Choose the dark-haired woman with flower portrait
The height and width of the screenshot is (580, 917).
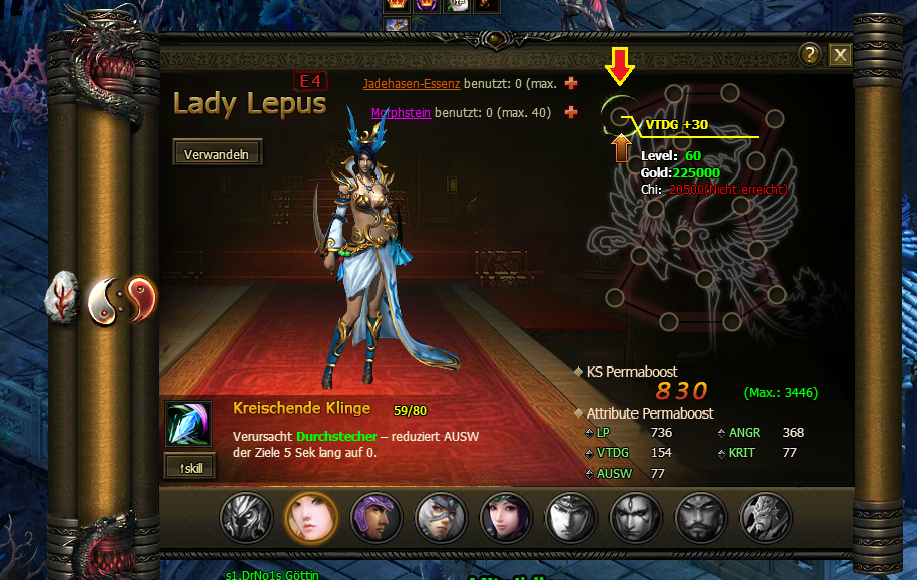click(506, 517)
